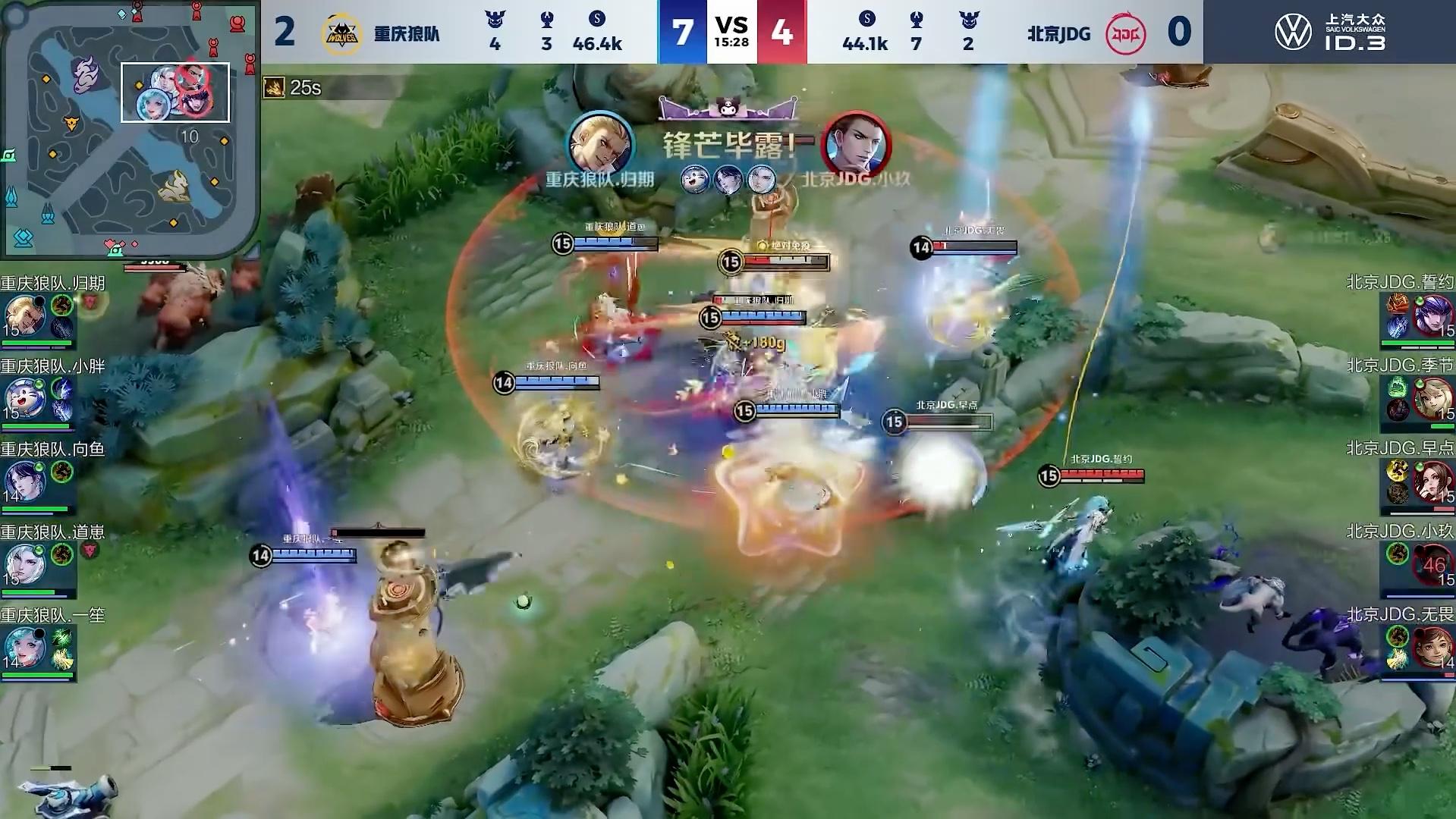Pick 北京JDG.早点 hero portrait in player list
This screenshot has width=1456, height=819.
click(1432, 482)
